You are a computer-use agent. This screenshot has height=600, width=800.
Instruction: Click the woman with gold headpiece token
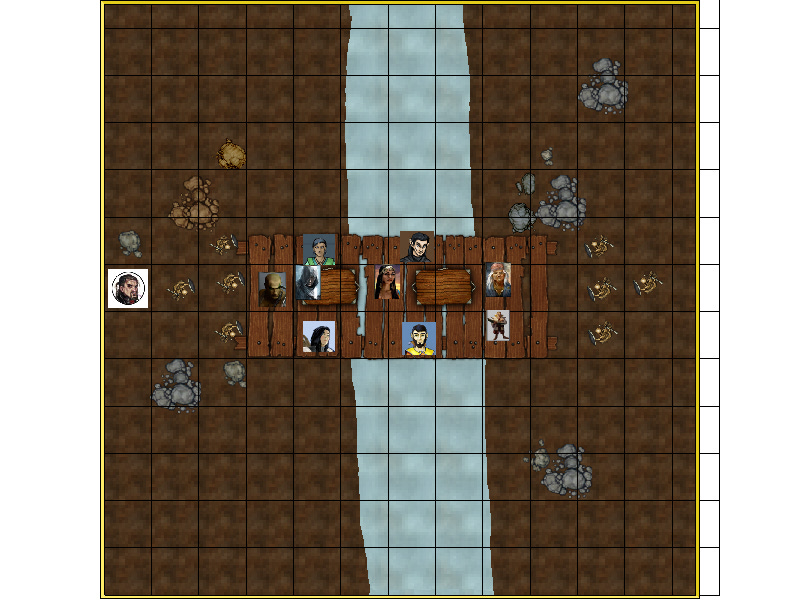(x=386, y=283)
